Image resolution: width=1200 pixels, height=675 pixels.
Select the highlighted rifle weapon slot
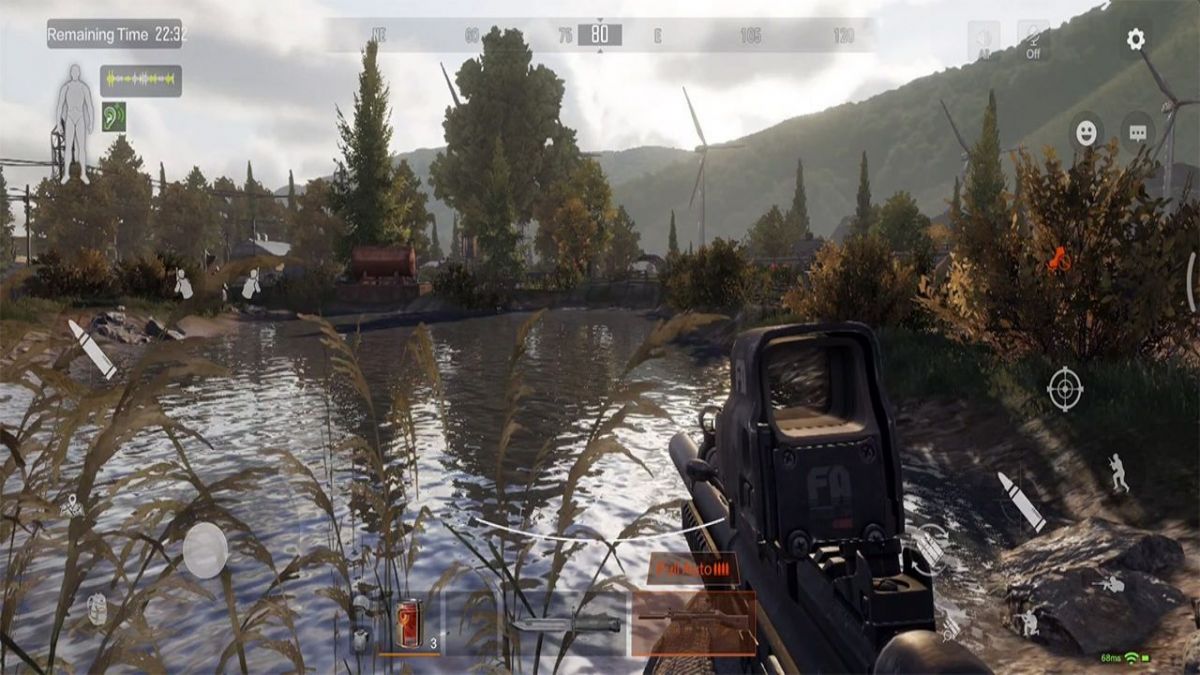click(x=693, y=622)
